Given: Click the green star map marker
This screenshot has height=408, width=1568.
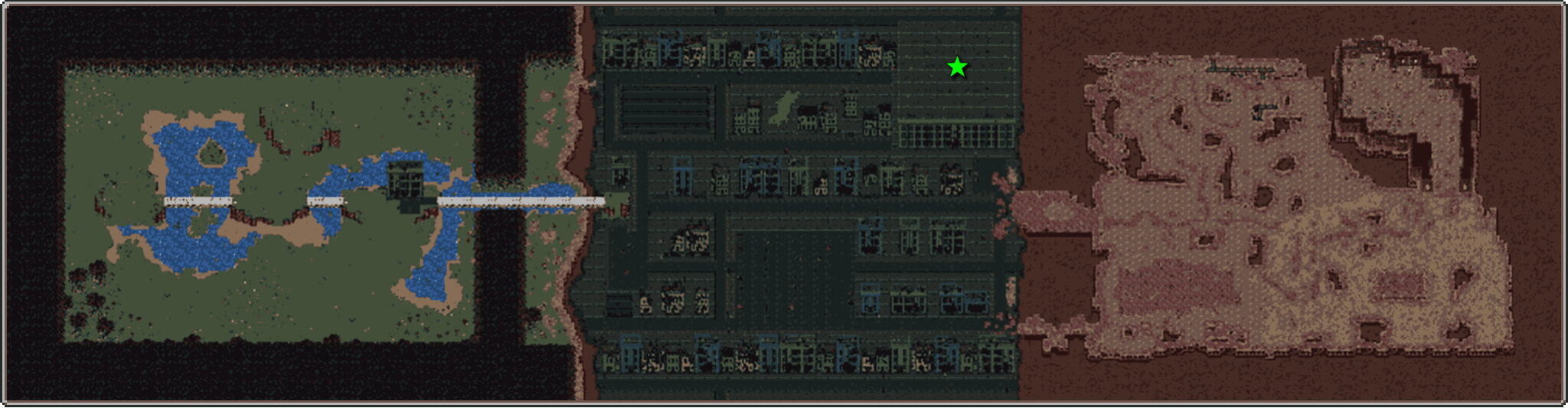Looking at the screenshot, I should click(957, 67).
